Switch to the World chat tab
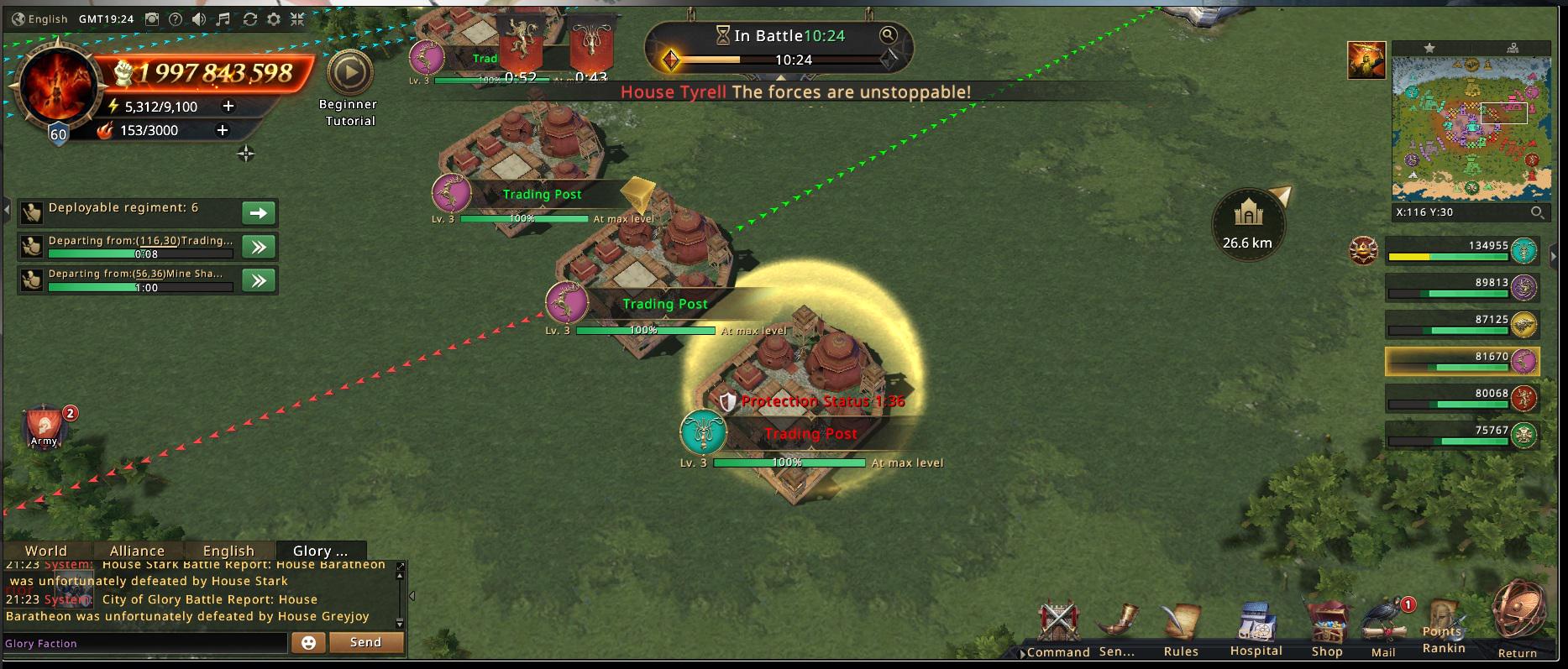 click(x=46, y=551)
